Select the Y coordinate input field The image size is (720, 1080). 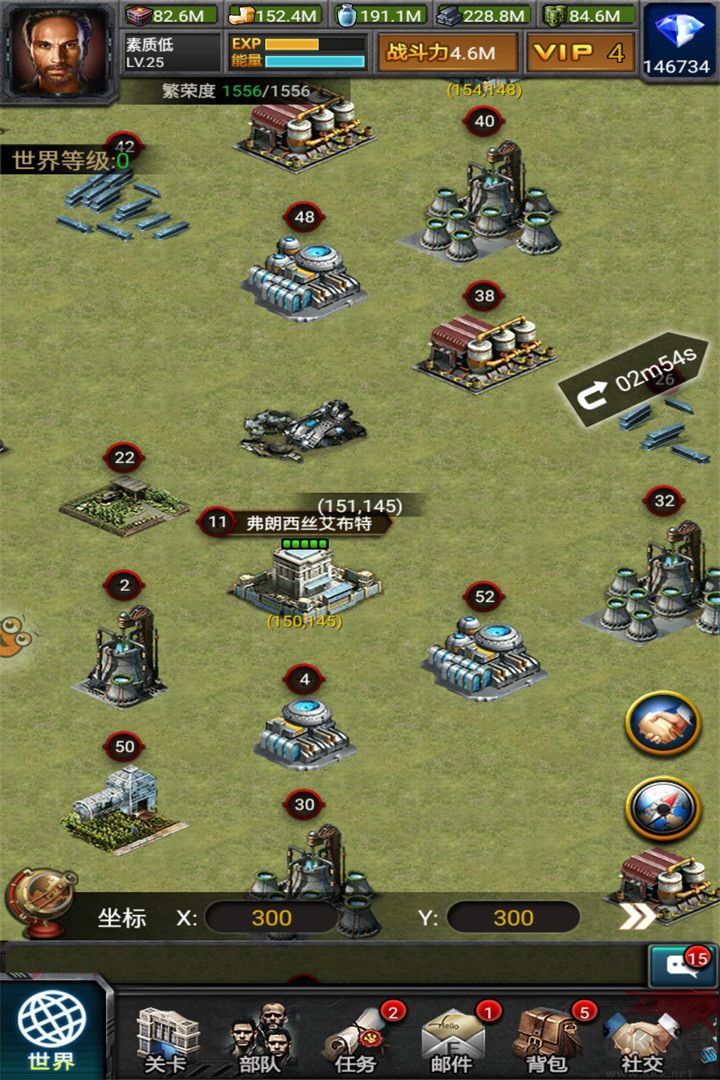pyautogui.click(x=513, y=918)
